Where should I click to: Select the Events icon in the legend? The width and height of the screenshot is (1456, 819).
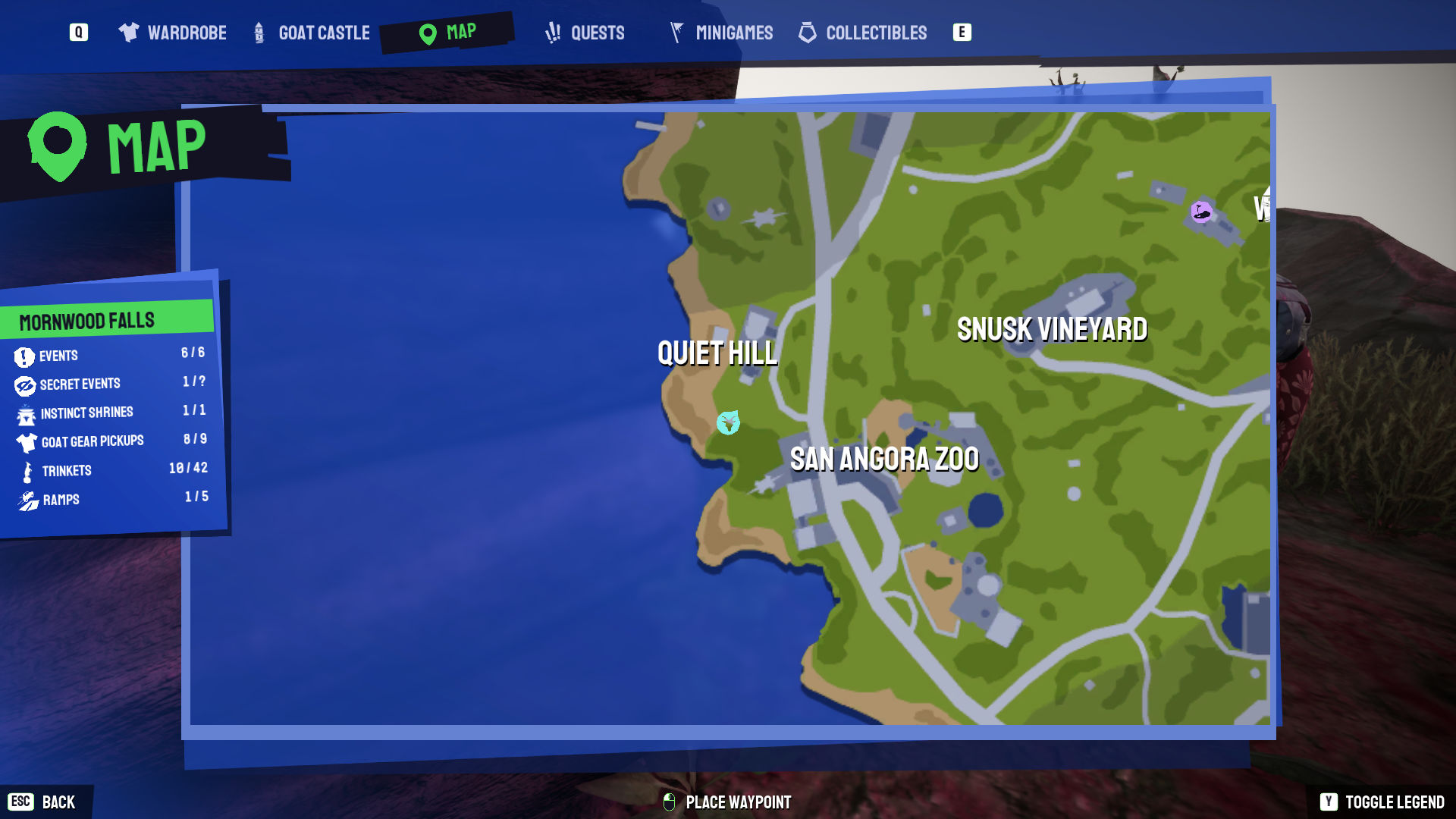click(x=25, y=356)
